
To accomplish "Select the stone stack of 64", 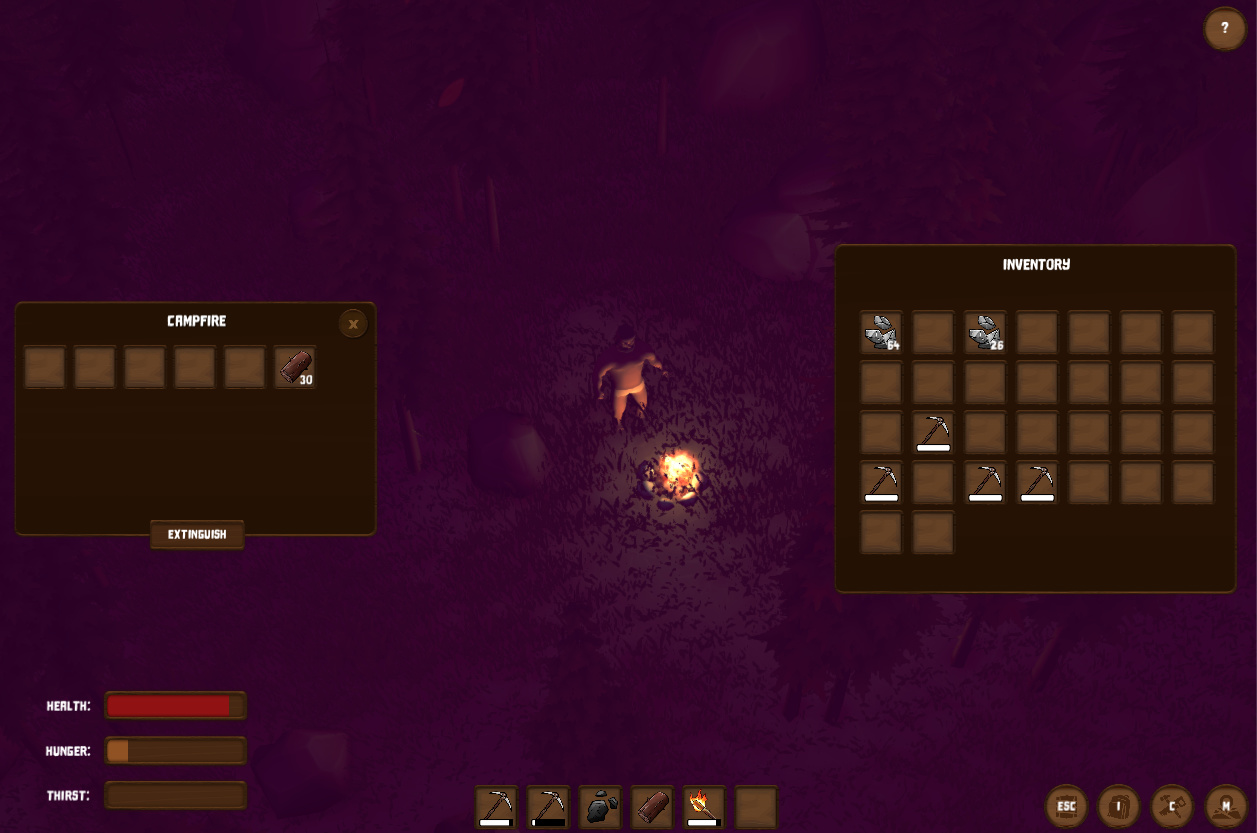I will (881, 332).
